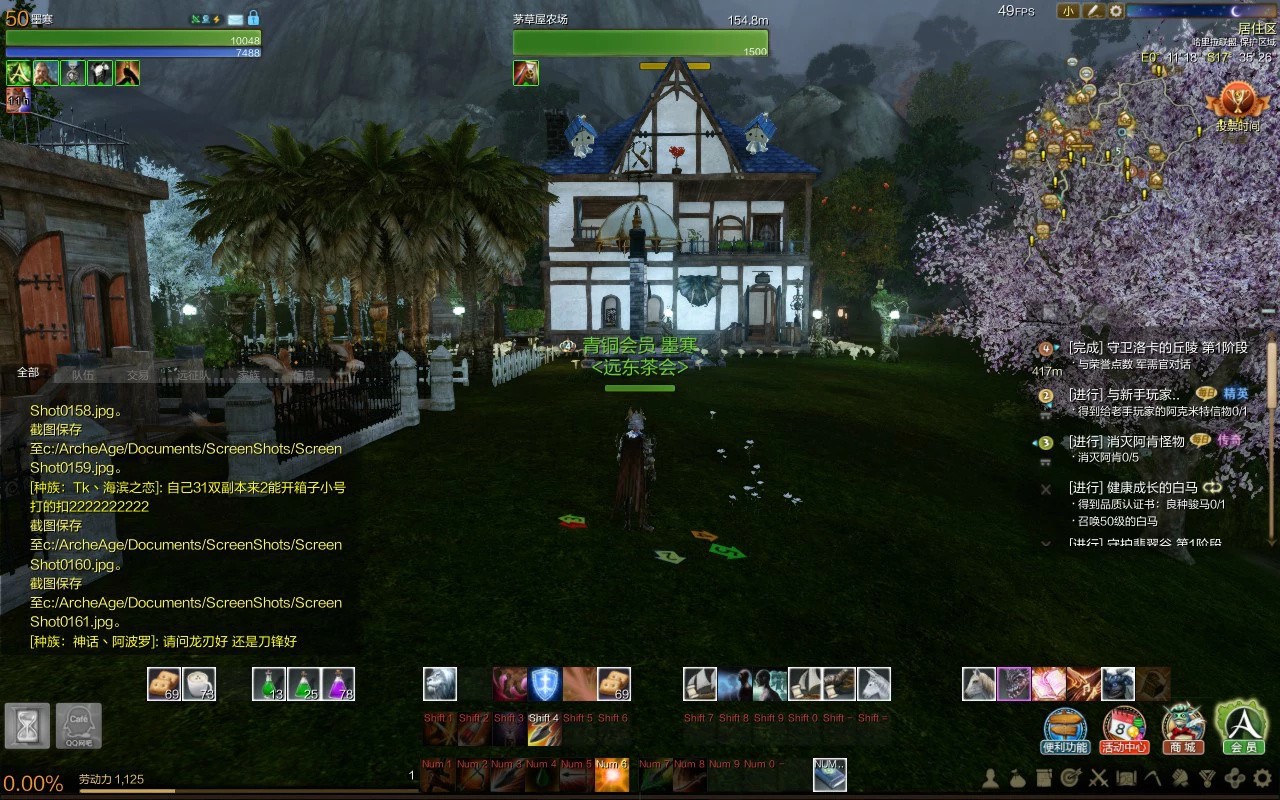Click the QQ网吧 Café button
The height and width of the screenshot is (800, 1280).
[x=78, y=726]
